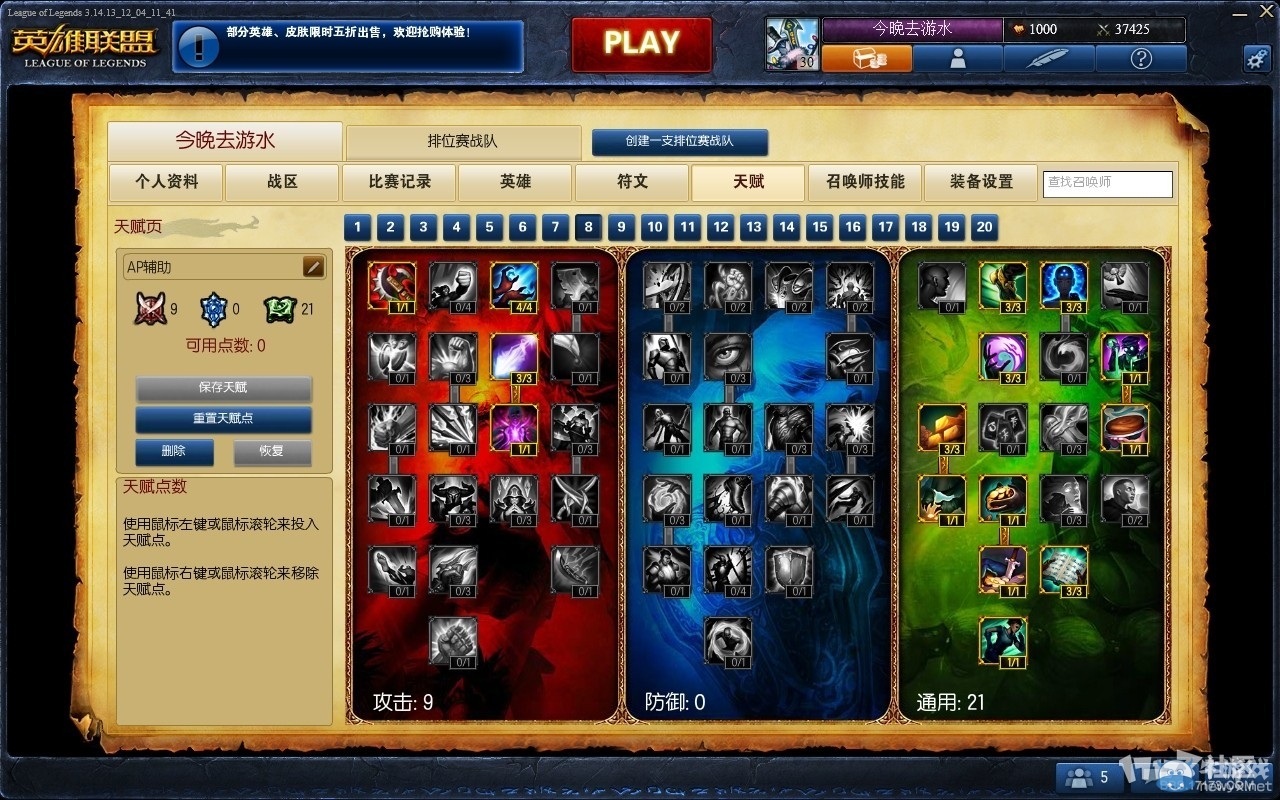Click the pencil icon to rename the AP辅助 page
This screenshot has height=800, width=1280.
312,266
